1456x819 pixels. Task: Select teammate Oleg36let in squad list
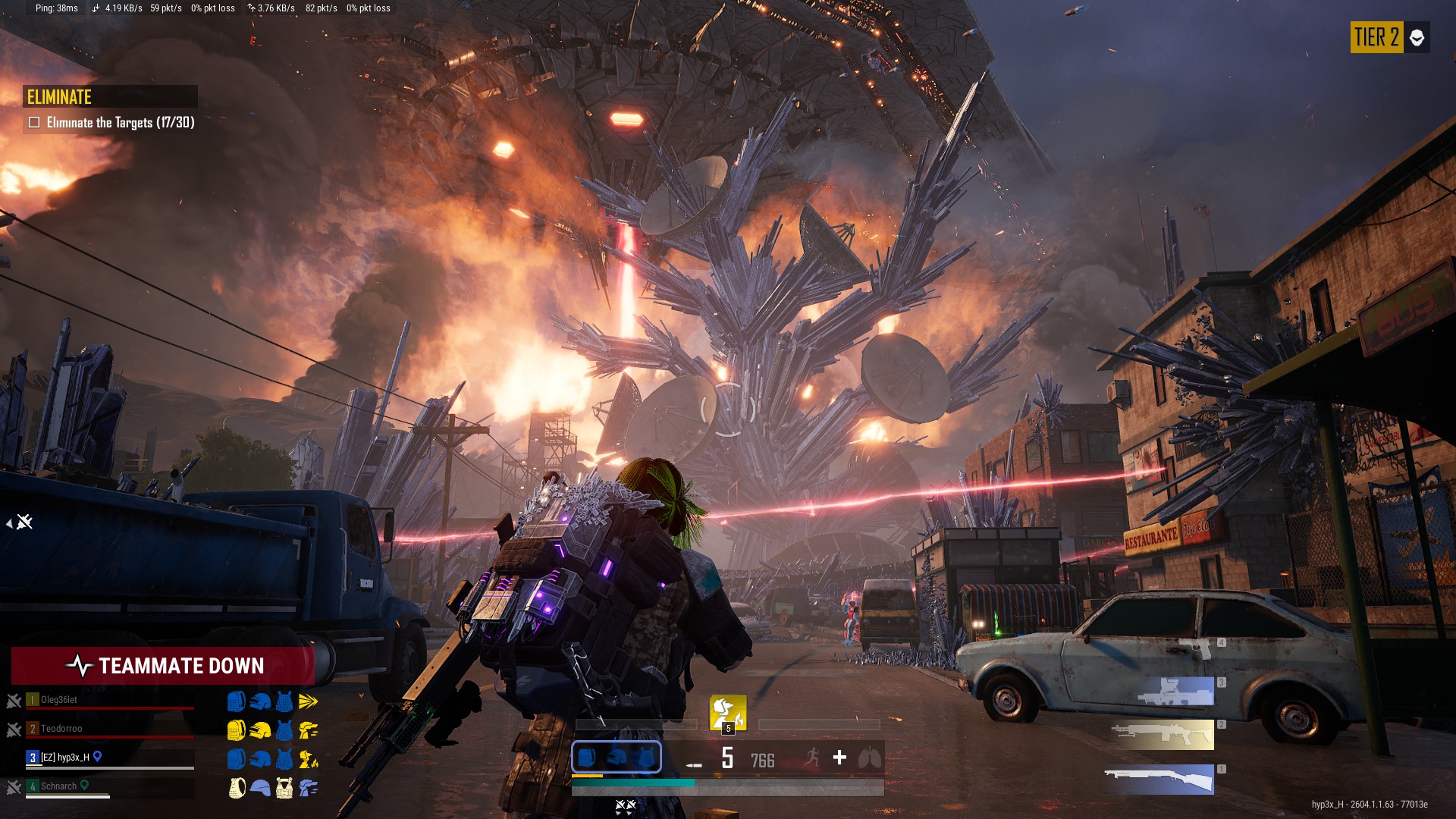click(59, 700)
